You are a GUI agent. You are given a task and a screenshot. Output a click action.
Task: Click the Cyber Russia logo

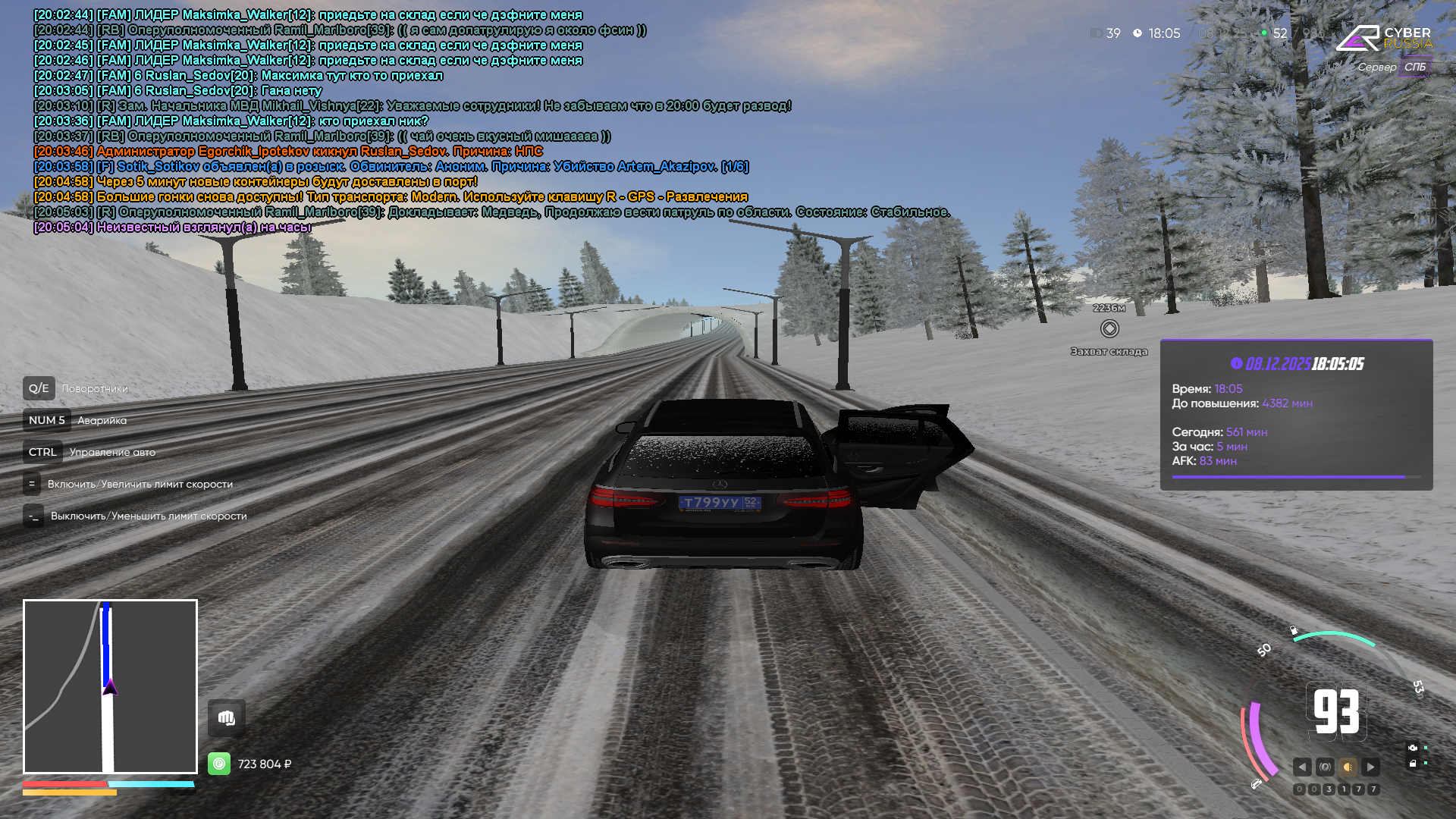click(x=1383, y=38)
